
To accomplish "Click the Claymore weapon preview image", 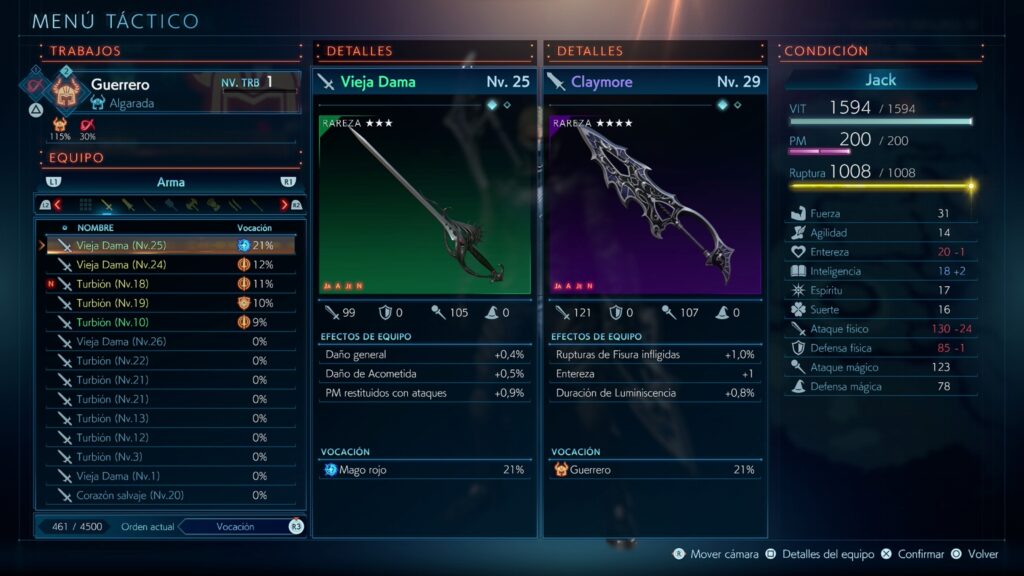I will (654, 205).
